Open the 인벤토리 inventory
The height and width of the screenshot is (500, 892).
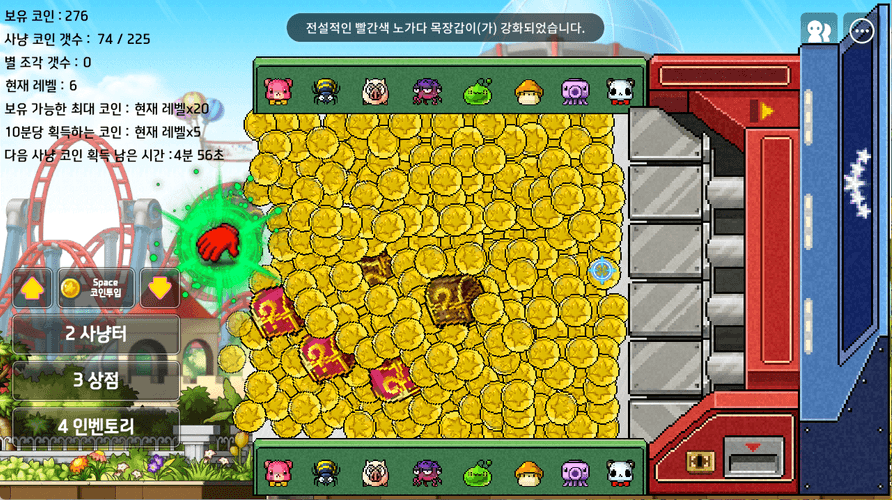96,426
